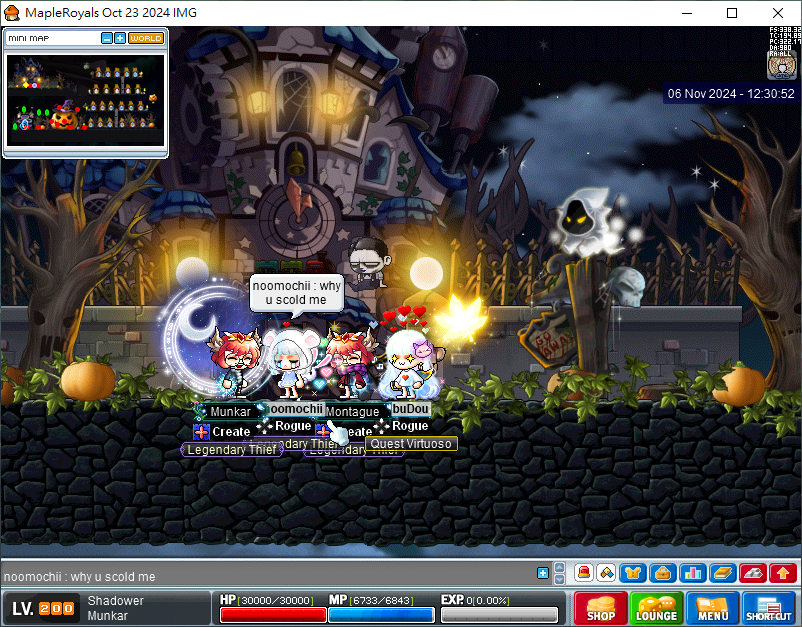Image resolution: width=802 pixels, height=627 pixels.
Task: Click the minimap's plus button
Action: pos(120,38)
